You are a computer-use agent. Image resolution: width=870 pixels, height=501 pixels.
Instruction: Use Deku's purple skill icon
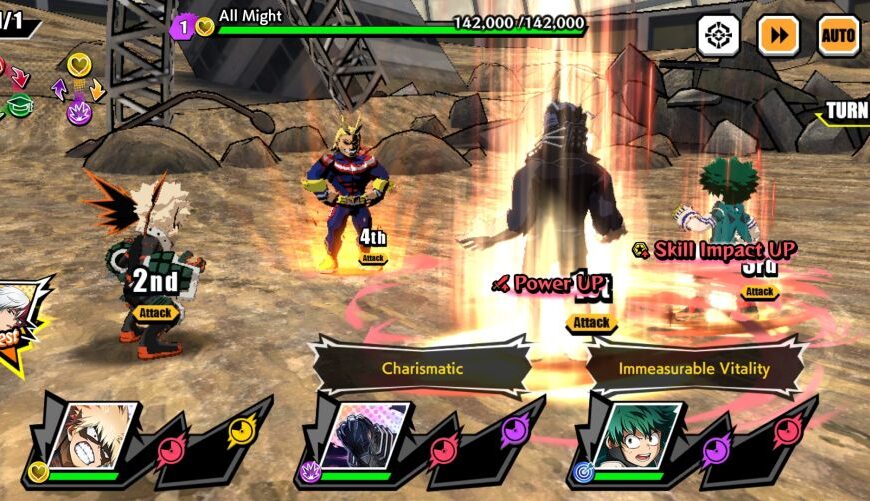716,451
